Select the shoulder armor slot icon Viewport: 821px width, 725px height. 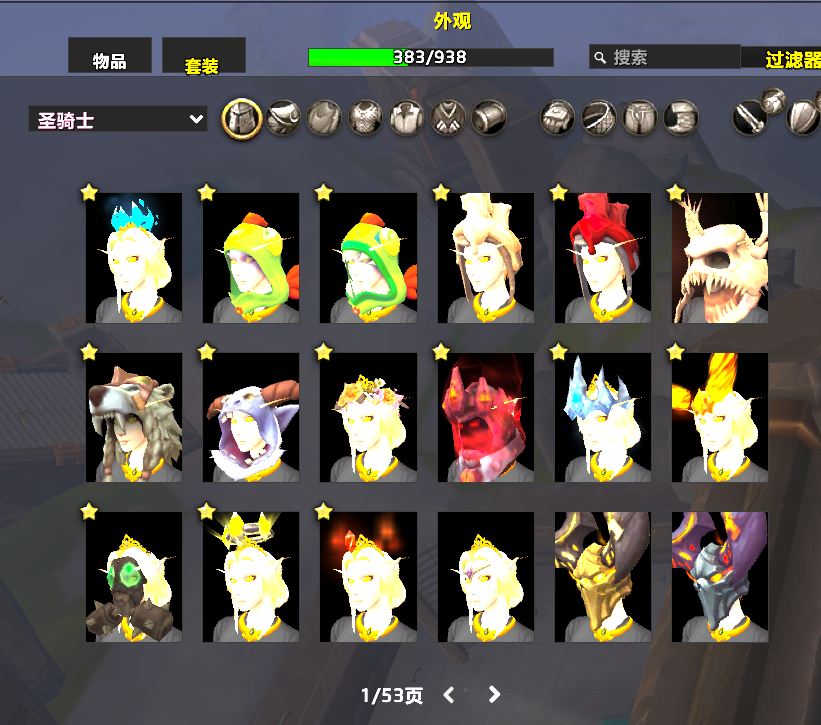pyautogui.click(x=283, y=119)
